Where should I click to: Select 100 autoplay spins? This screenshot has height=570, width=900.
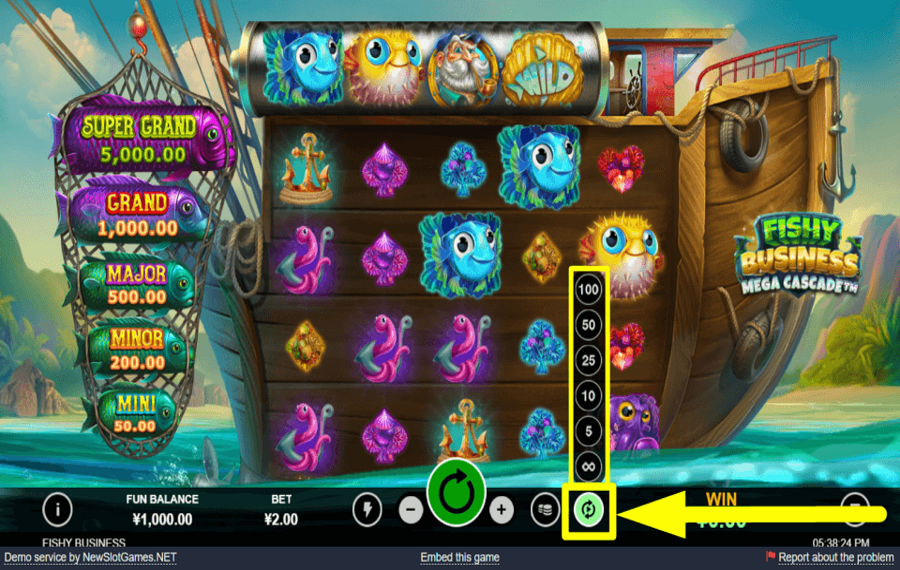pos(590,290)
